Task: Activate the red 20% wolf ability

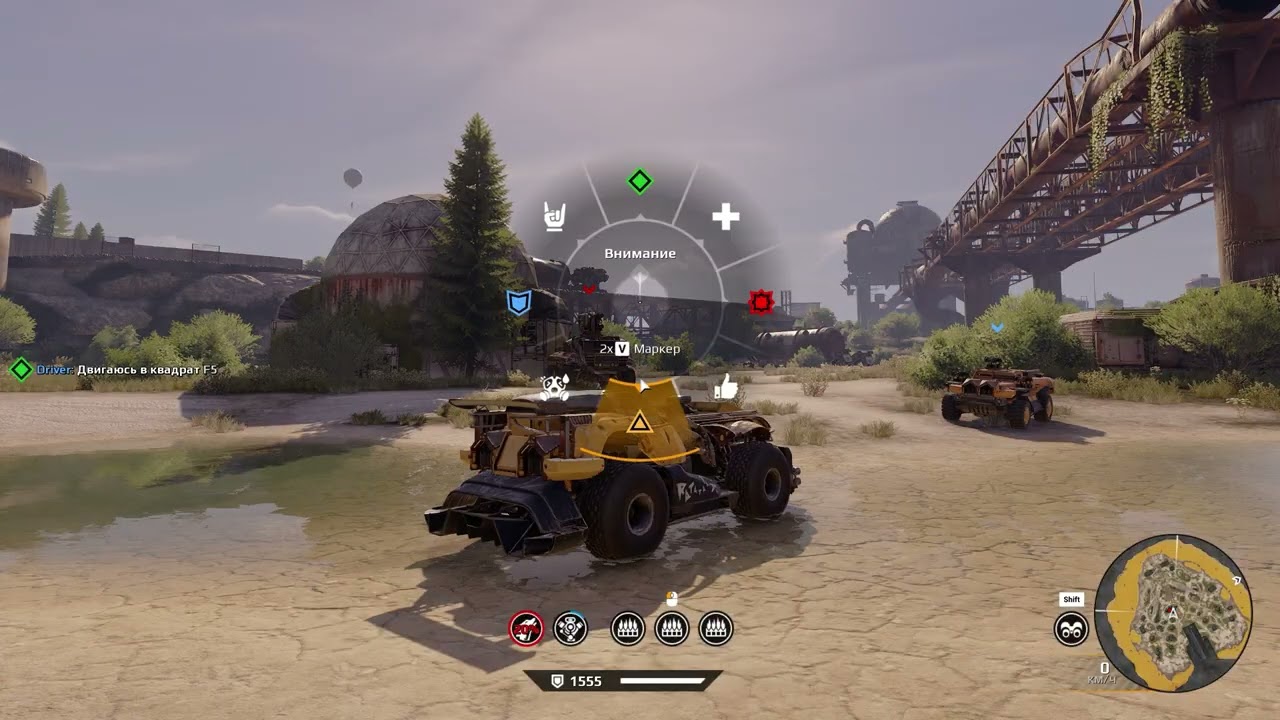Action: tap(526, 628)
